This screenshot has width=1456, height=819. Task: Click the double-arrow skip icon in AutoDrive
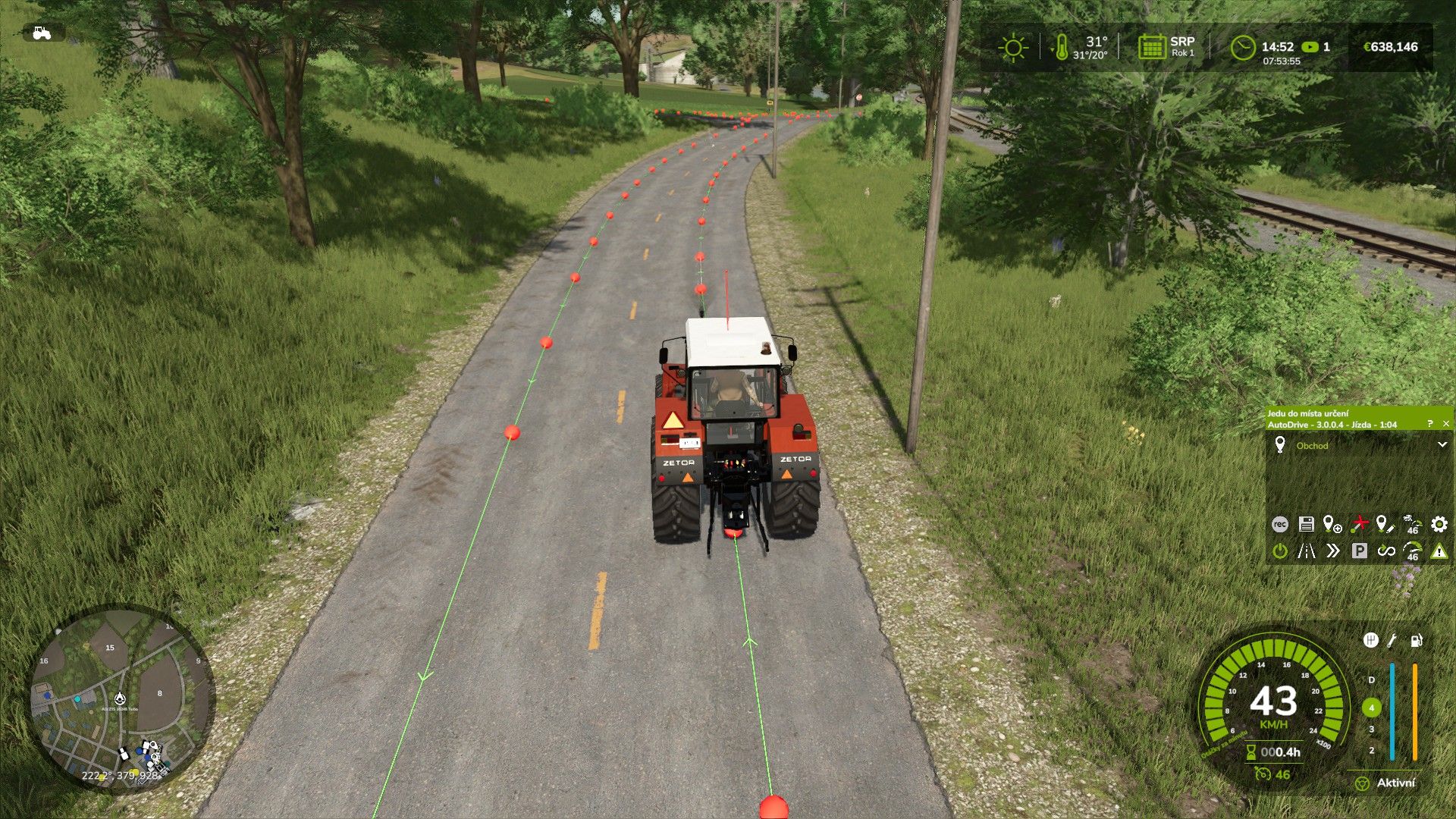point(1333,551)
